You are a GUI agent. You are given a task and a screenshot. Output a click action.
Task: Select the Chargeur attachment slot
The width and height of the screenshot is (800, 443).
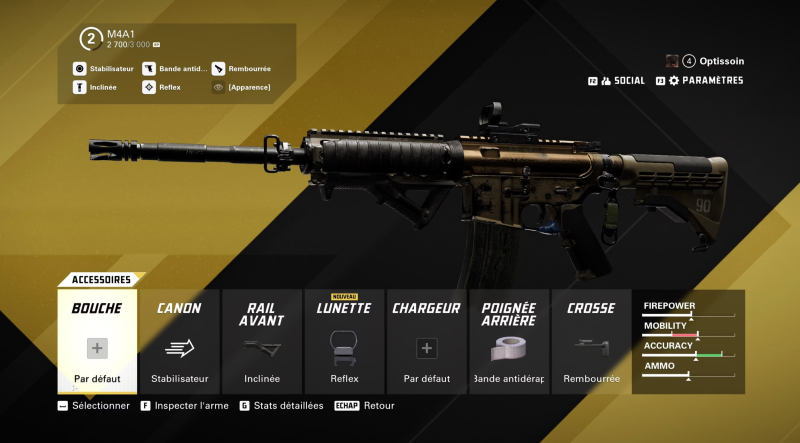[426, 342]
